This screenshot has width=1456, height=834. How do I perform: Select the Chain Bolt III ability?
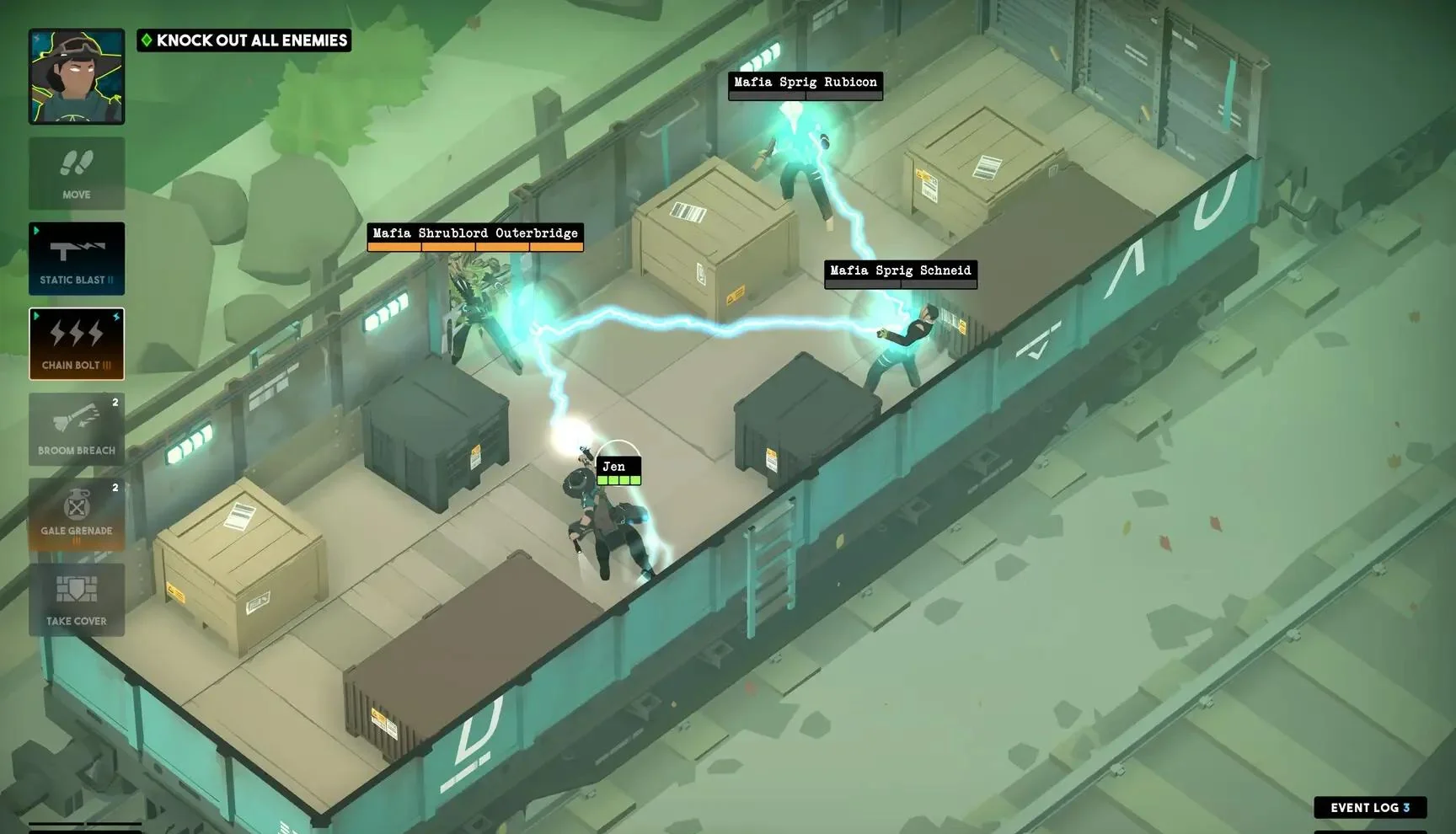coord(77,344)
